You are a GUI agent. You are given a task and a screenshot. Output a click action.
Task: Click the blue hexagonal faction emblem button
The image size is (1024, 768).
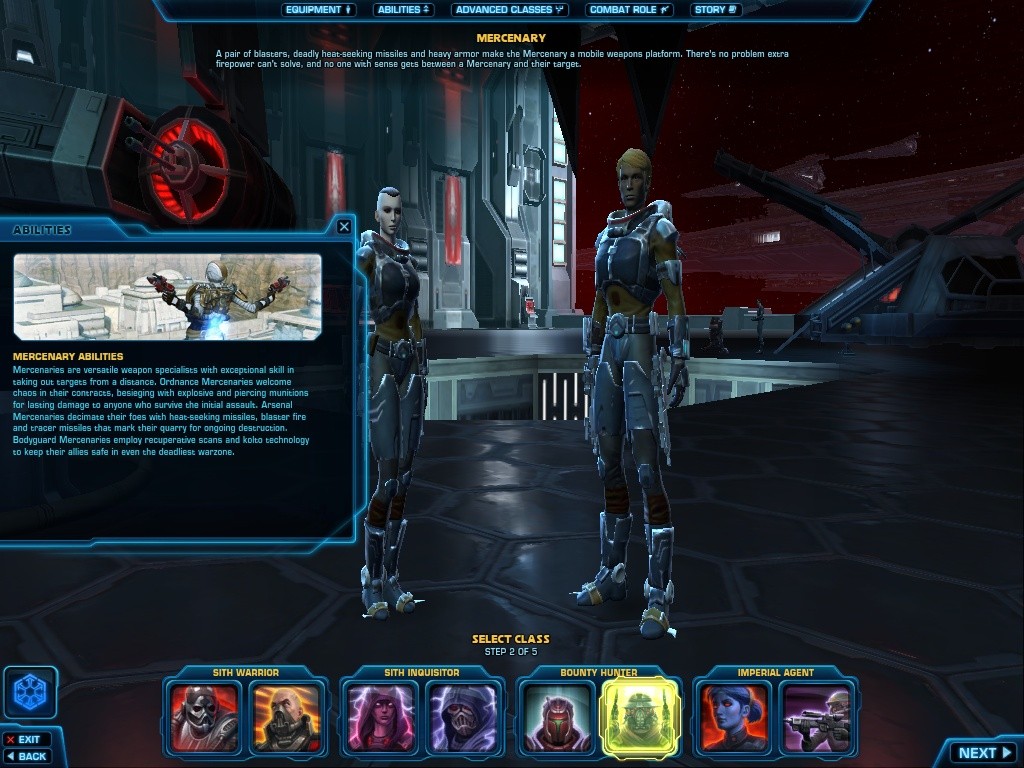point(30,692)
